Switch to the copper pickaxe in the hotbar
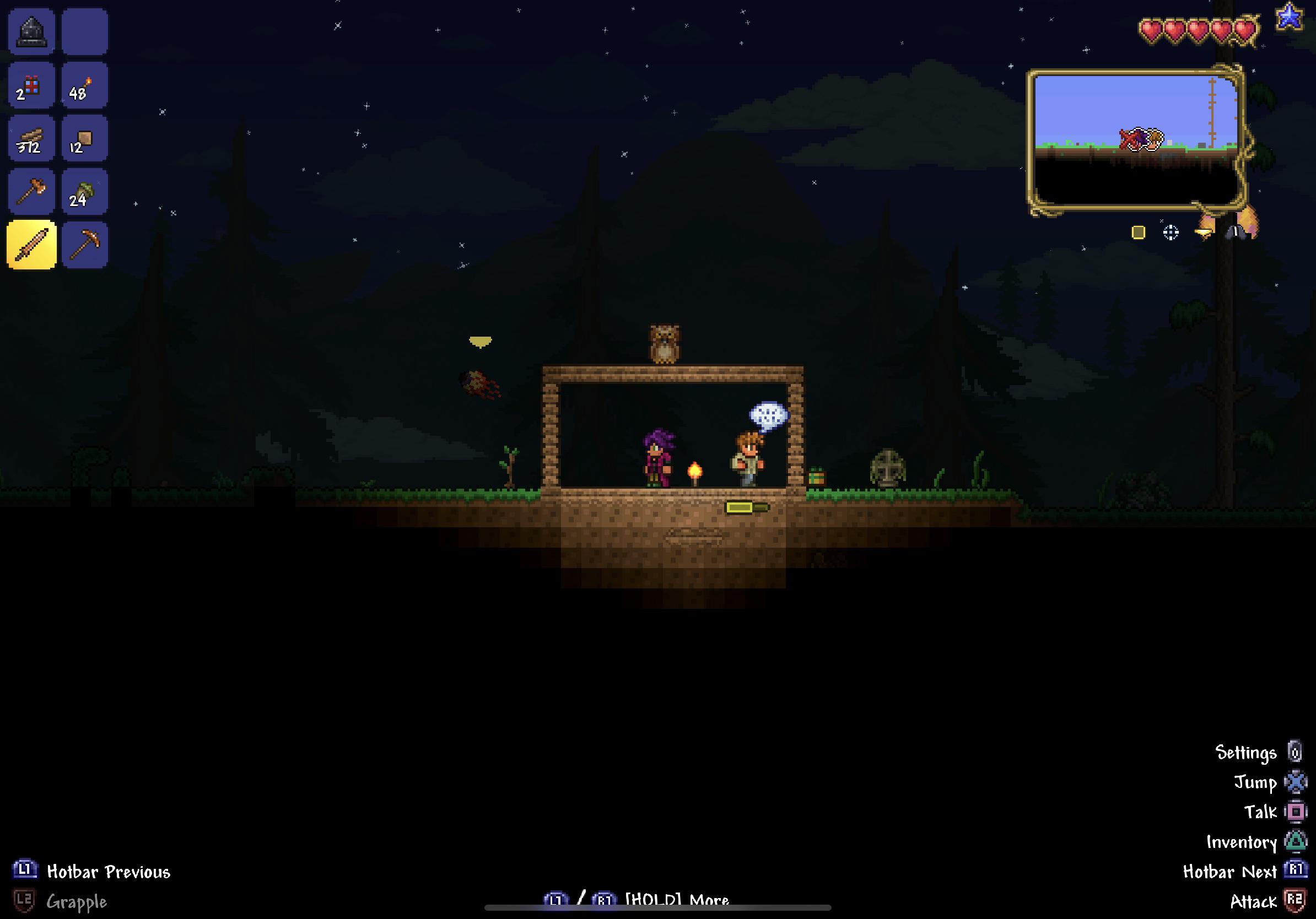1316x919 pixels. click(x=85, y=245)
